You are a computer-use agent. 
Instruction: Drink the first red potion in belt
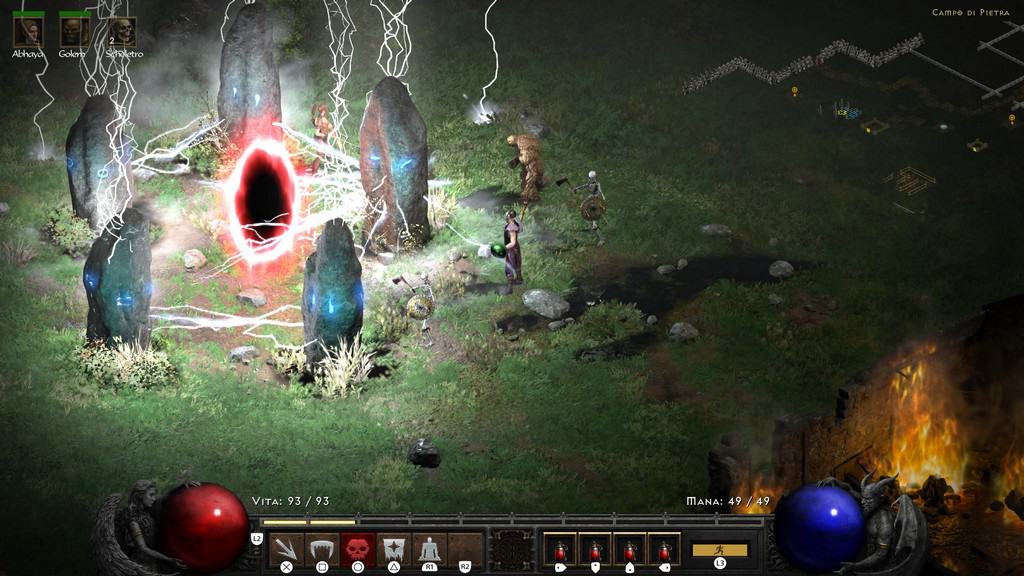pos(560,549)
